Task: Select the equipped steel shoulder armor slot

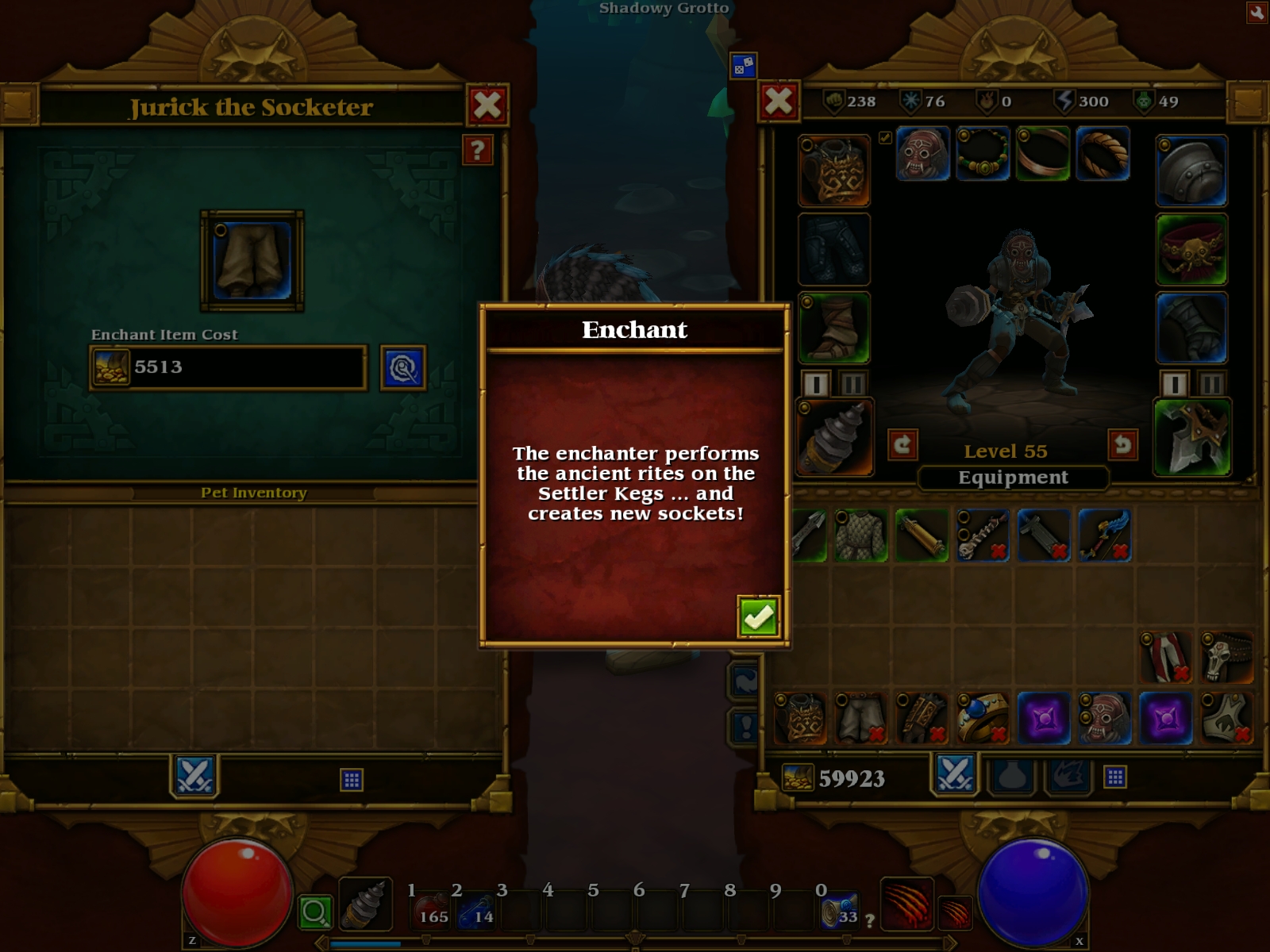Action: point(1191,171)
